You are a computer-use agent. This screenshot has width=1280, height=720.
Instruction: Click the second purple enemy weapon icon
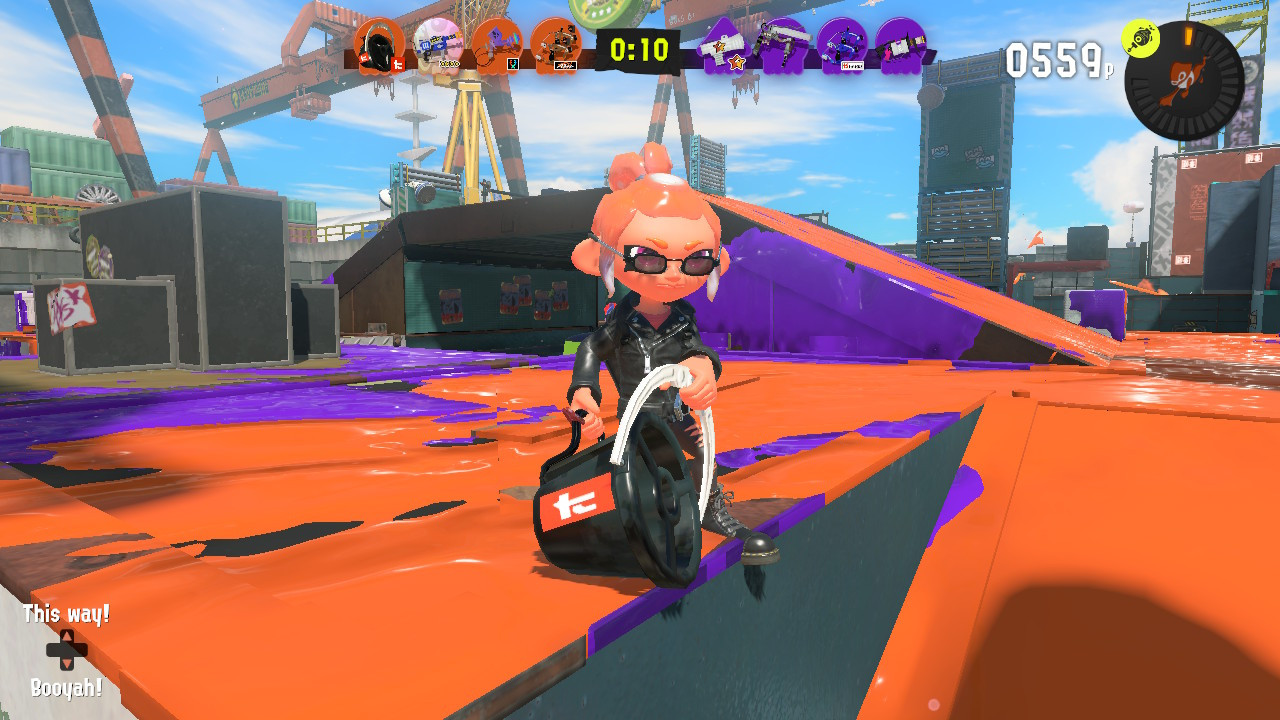783,45
